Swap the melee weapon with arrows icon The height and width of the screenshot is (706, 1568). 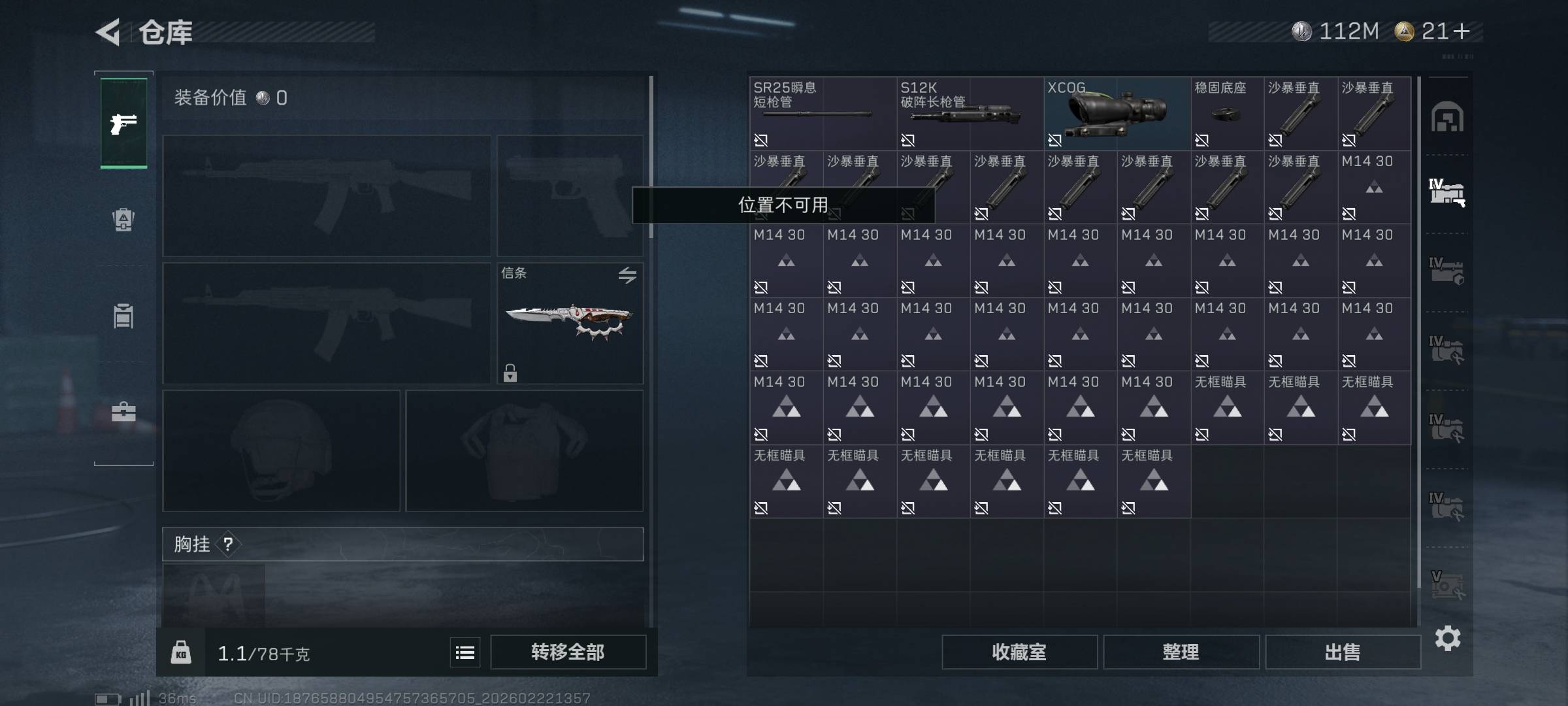point(627,275)
